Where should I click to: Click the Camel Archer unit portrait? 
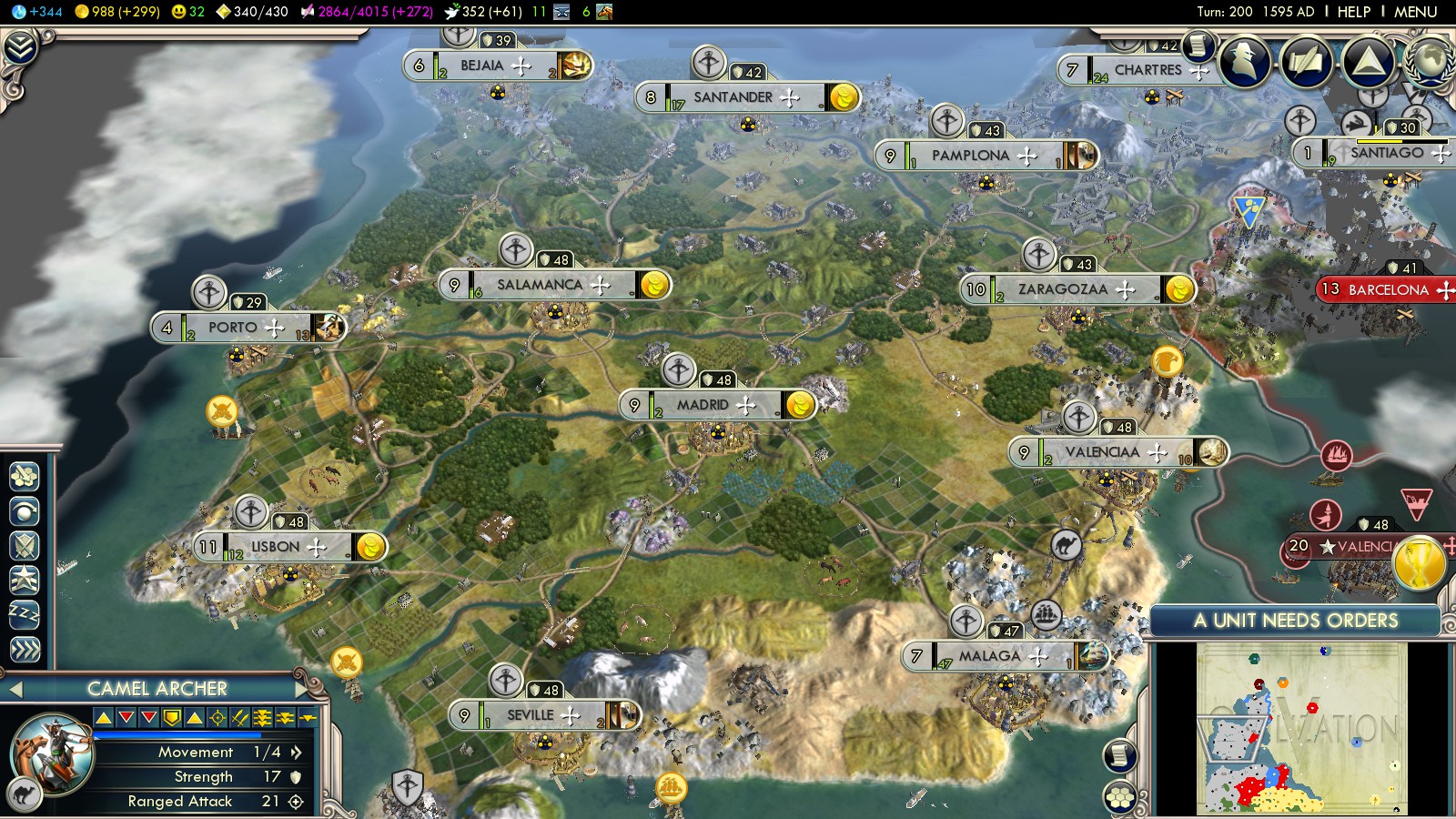click(x=52, y=753)
